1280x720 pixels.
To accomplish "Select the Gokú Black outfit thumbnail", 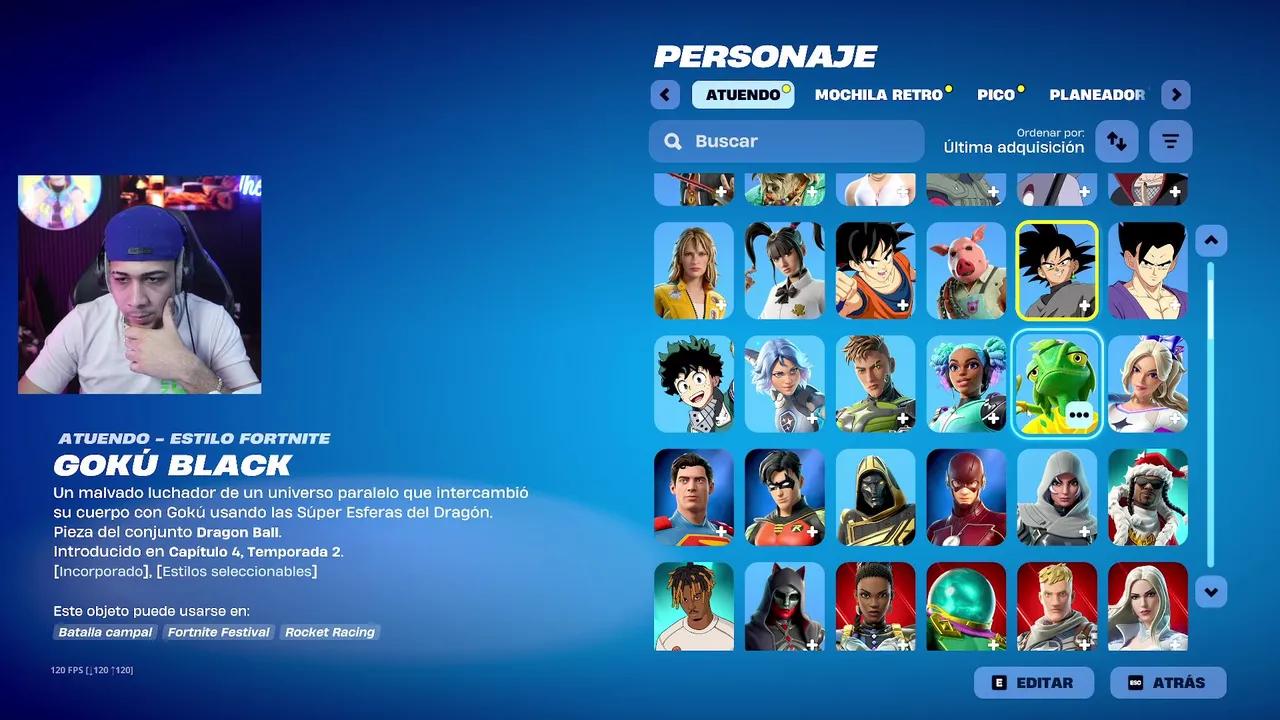I will coord(1057,270).
